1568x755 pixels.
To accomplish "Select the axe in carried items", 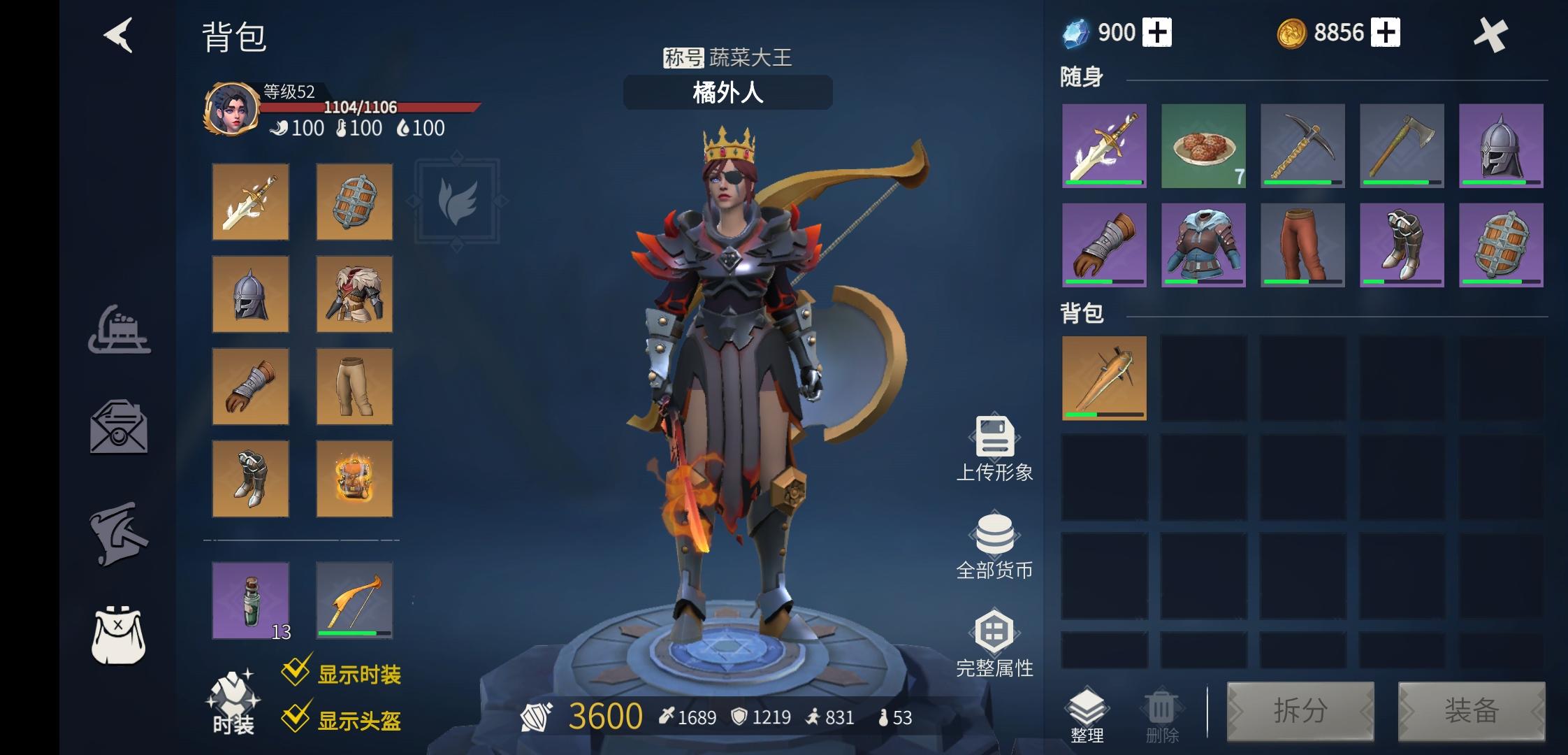I will point(1402,146).
